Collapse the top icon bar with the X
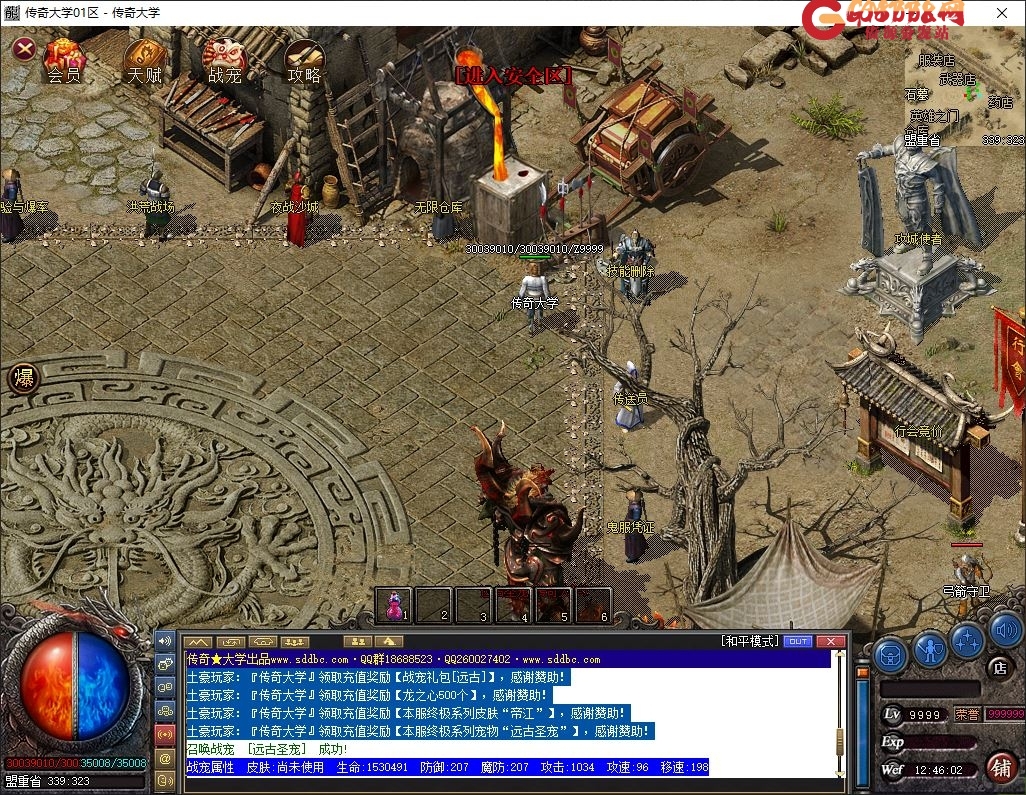Image resolution: width=1026 pixels, height=795 pixels. 24,48
